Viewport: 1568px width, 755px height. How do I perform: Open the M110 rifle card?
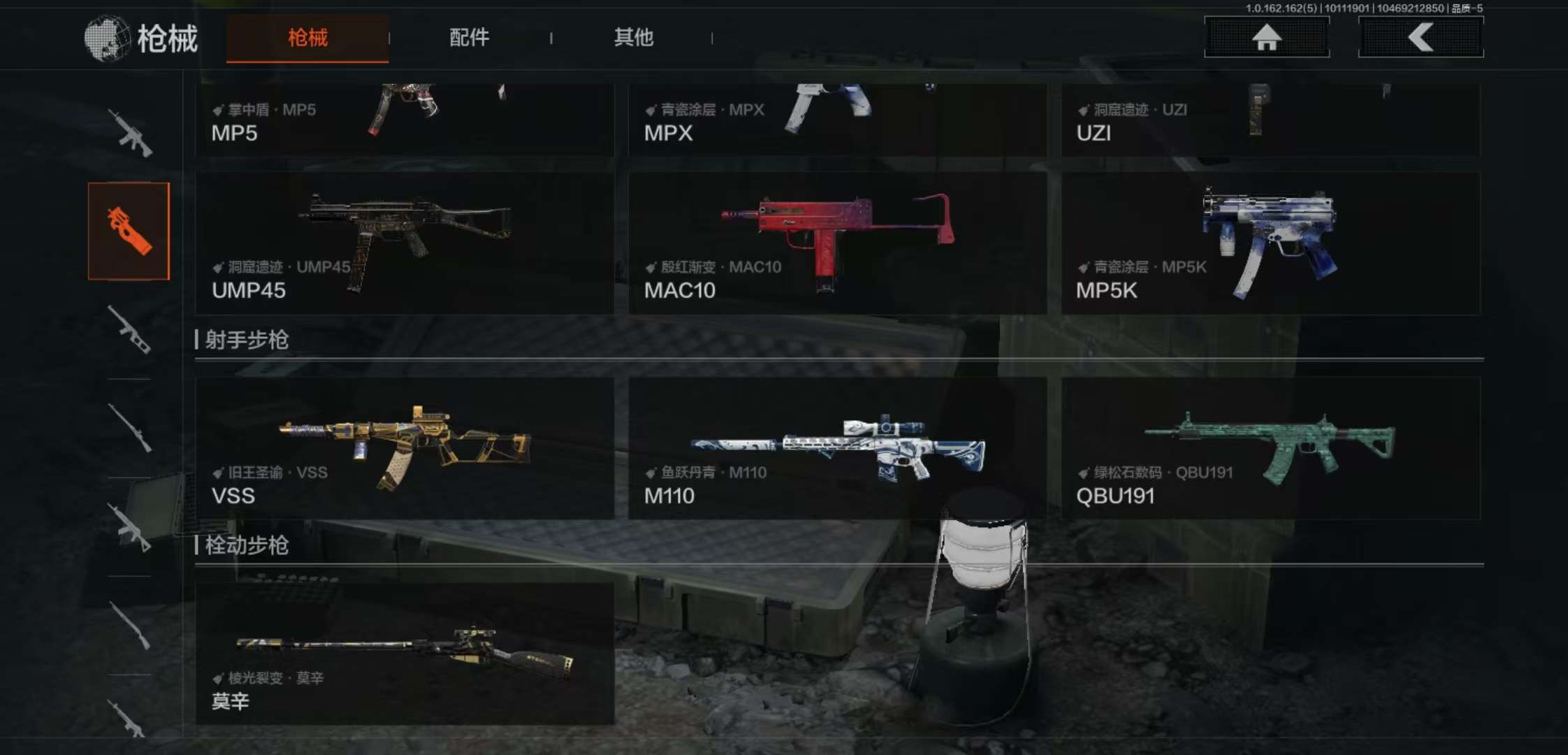[x=837, y=449]
